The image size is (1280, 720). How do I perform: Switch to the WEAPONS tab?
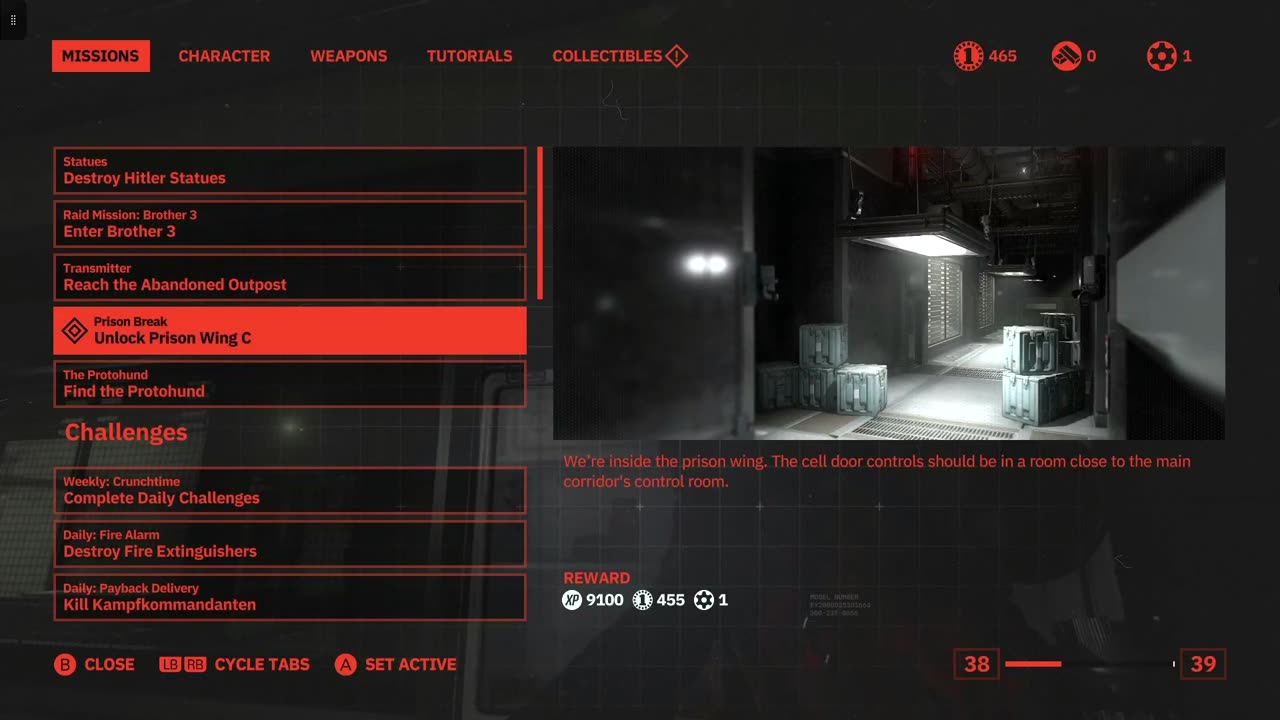(348, 56)
